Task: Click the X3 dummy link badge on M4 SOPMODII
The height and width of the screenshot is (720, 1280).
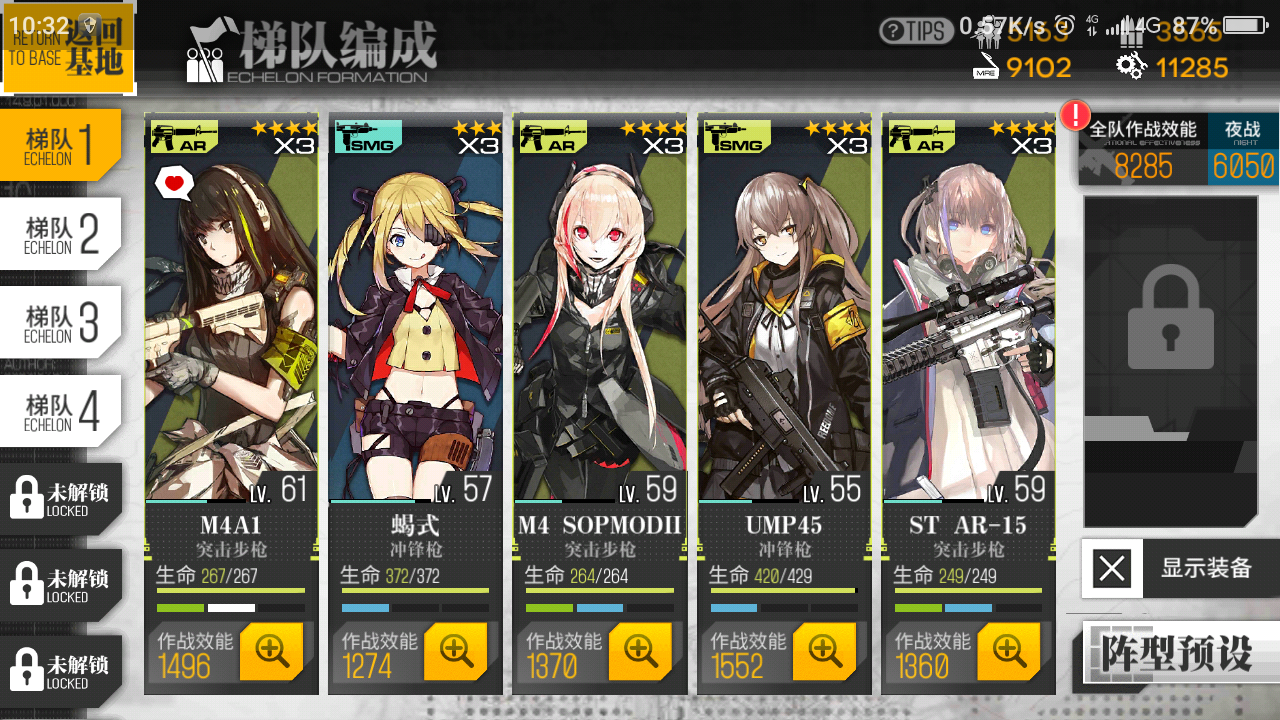Action: 663,145
